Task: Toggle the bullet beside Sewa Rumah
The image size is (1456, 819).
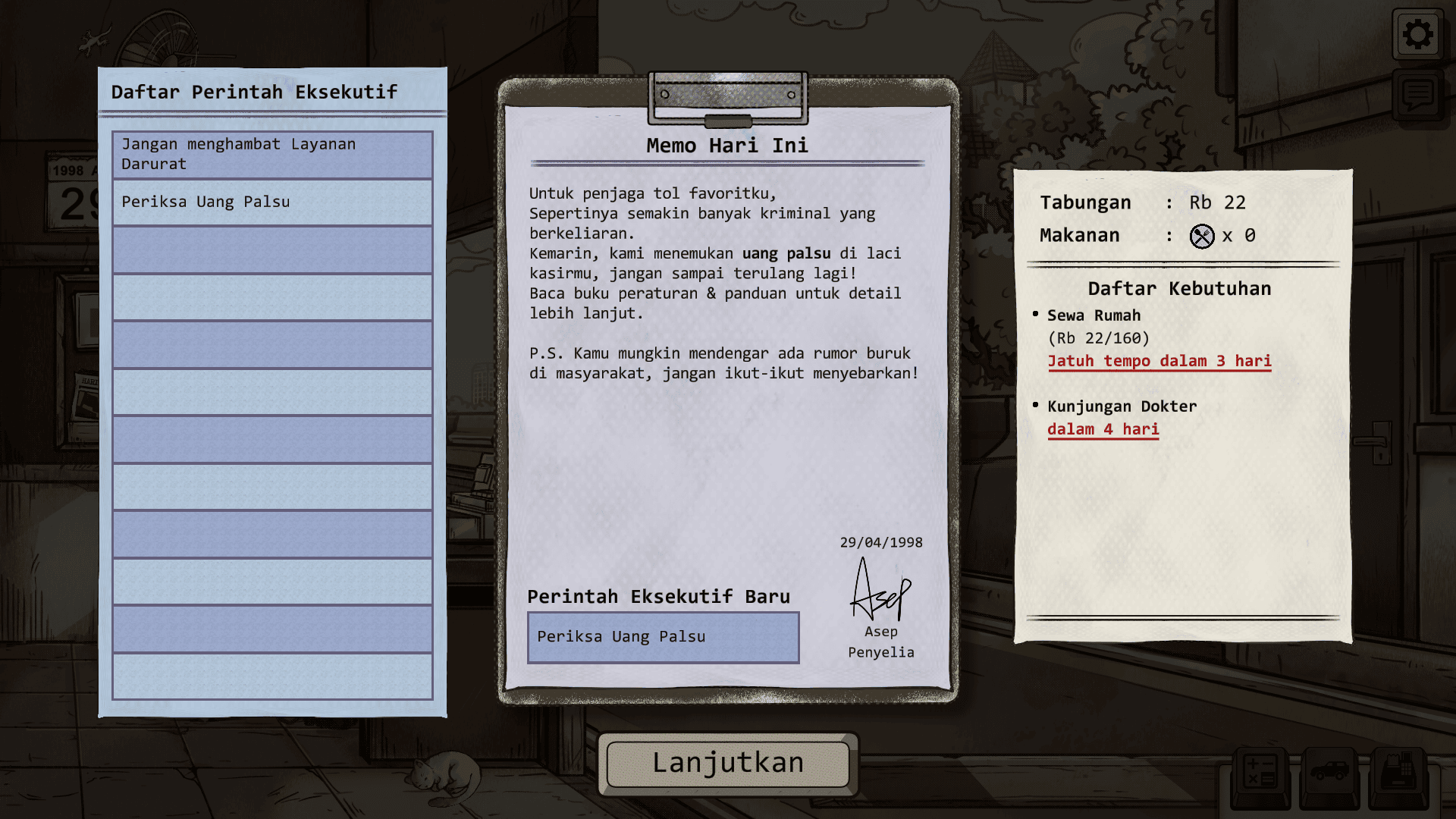Action: [1037, 313]
